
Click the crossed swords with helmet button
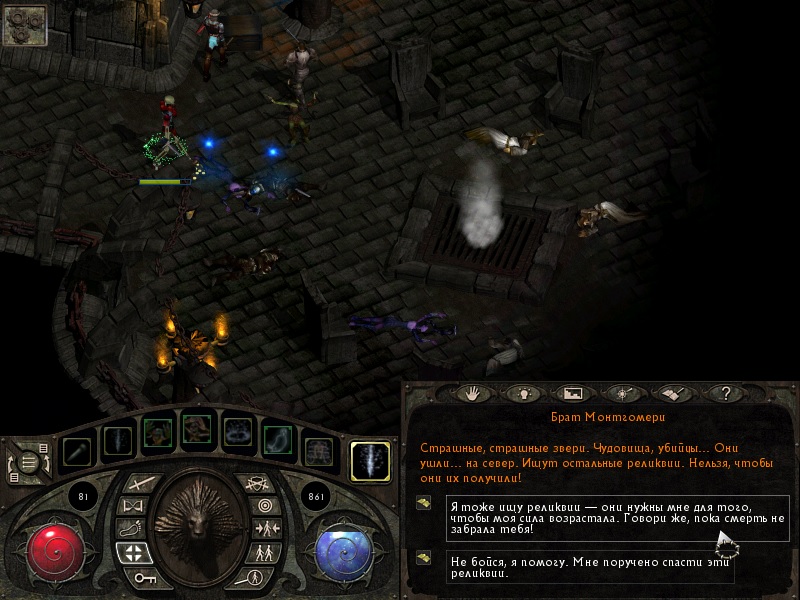pos(256,484)
